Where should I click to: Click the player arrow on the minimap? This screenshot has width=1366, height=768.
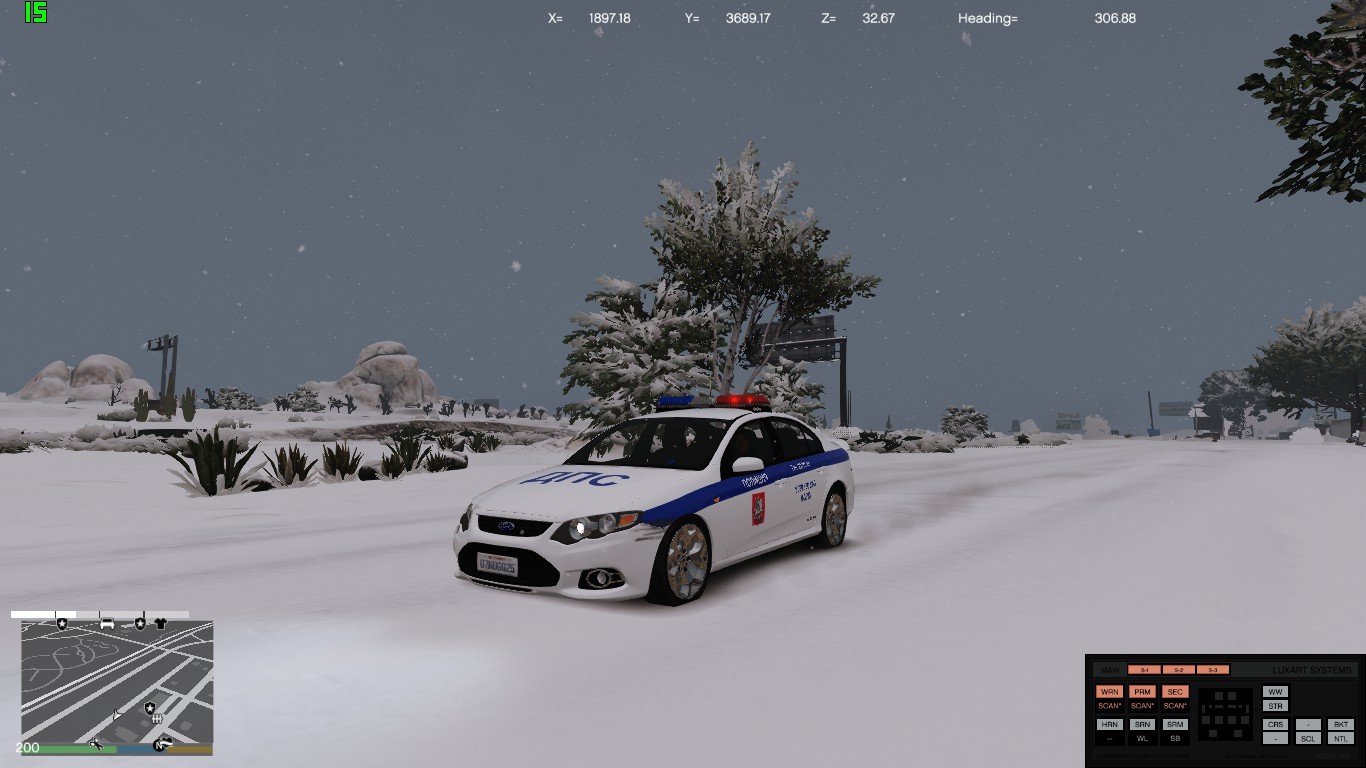point(118,715)
